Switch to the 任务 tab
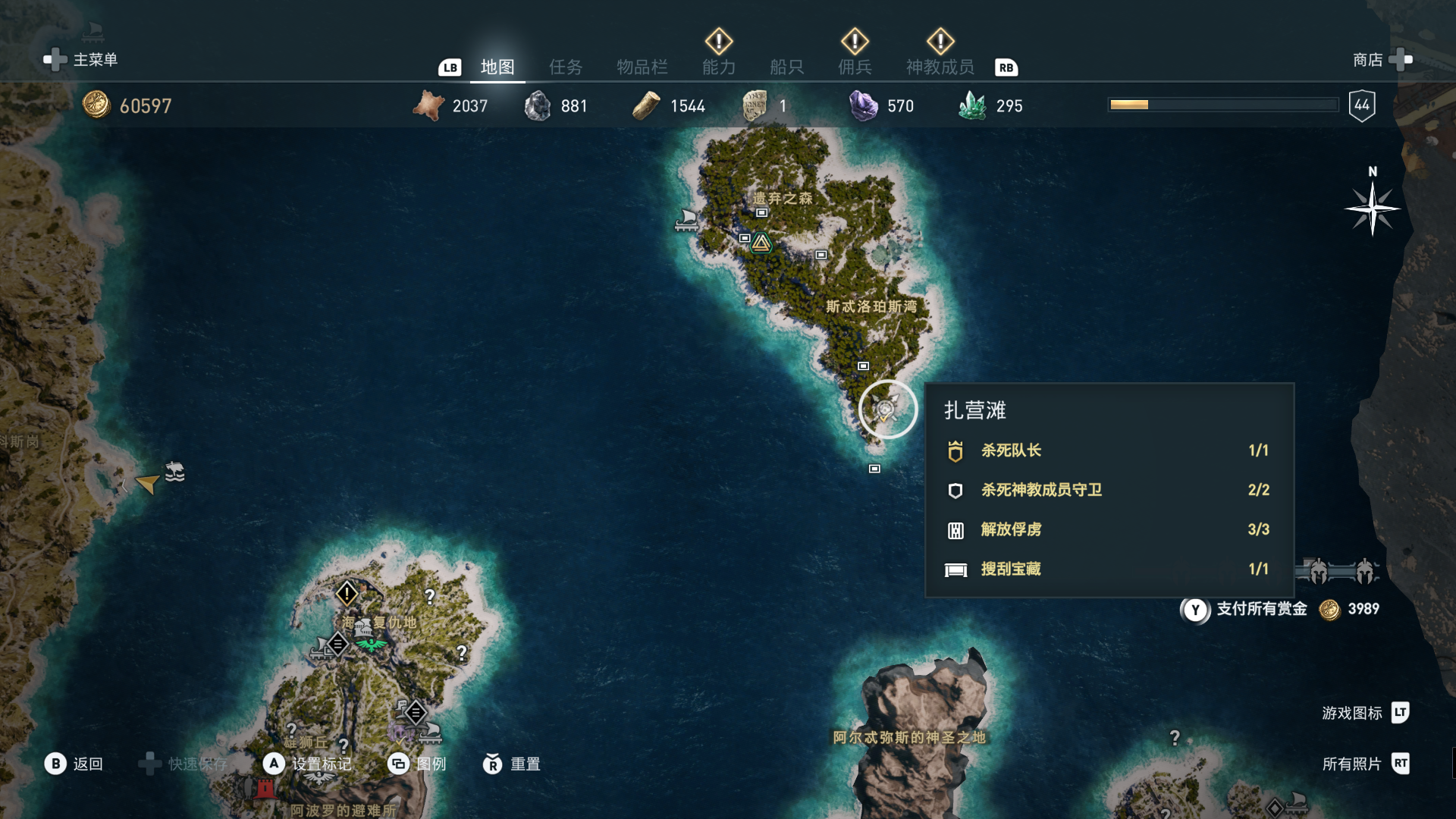The width and height of the screenshot is (1456, 819). coord(566,67)
